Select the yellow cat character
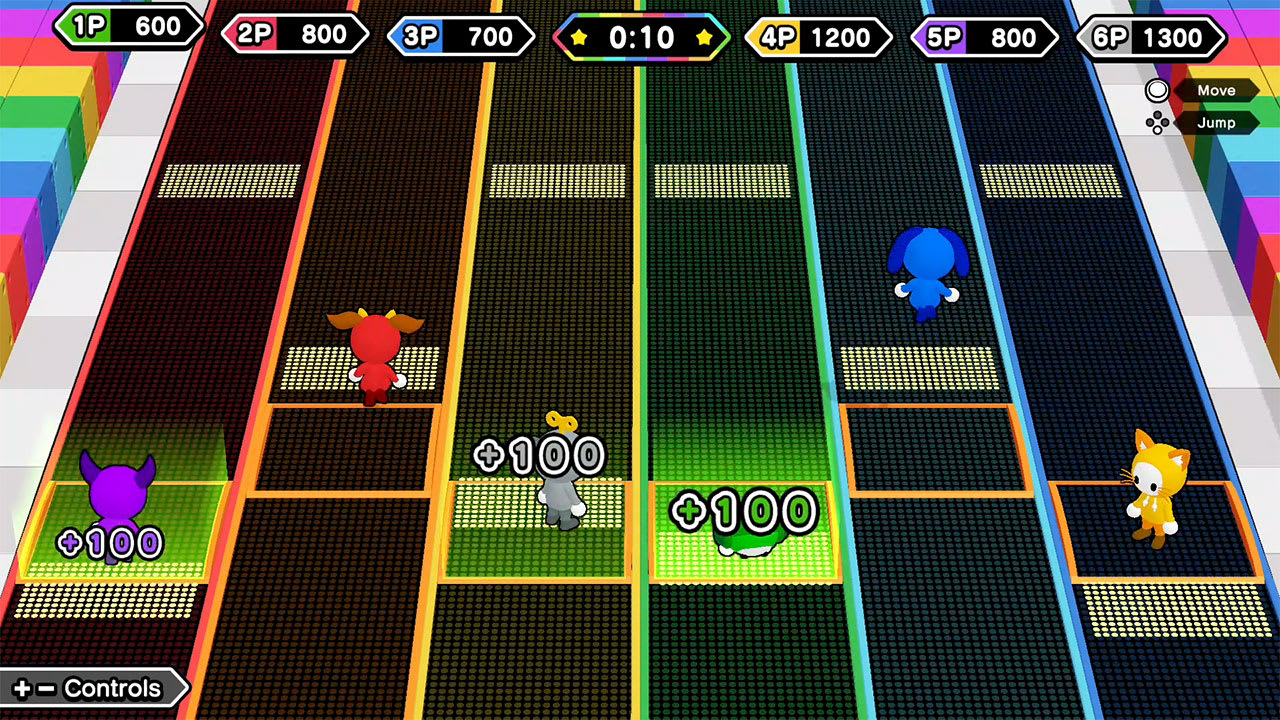 point(1155,495)
